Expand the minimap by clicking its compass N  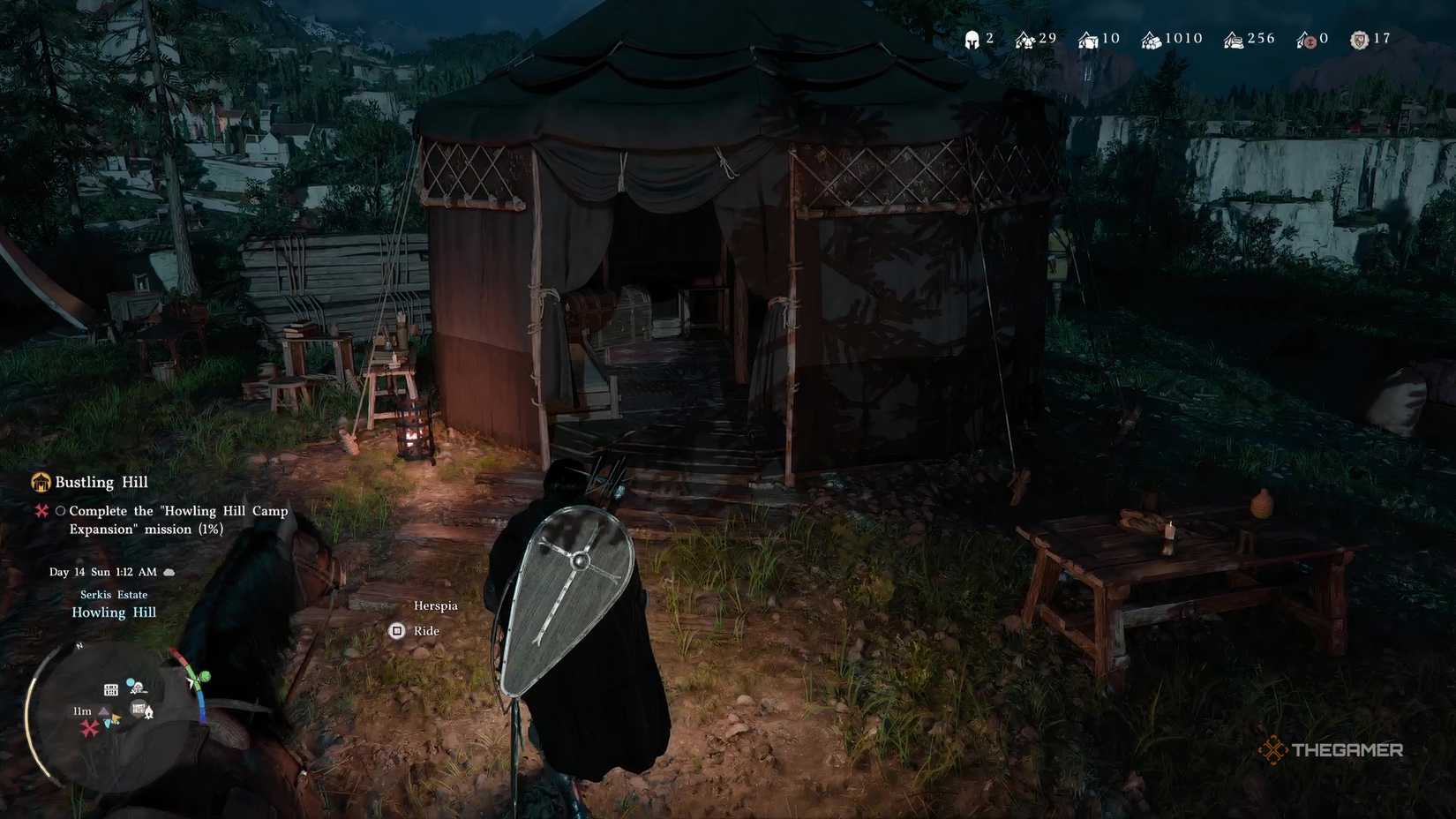[x=78, y=646]
